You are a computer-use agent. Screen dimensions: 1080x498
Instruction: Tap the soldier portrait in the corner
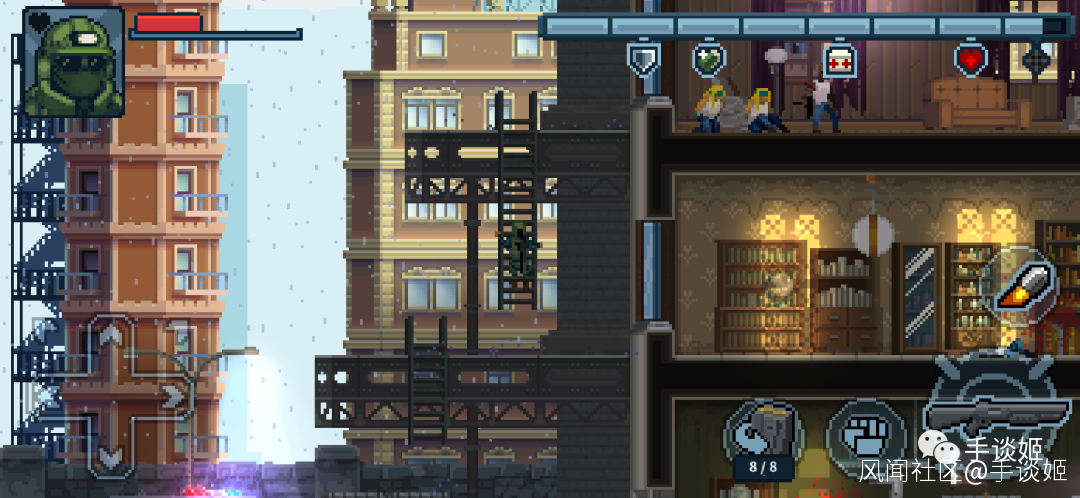(72, 62)
